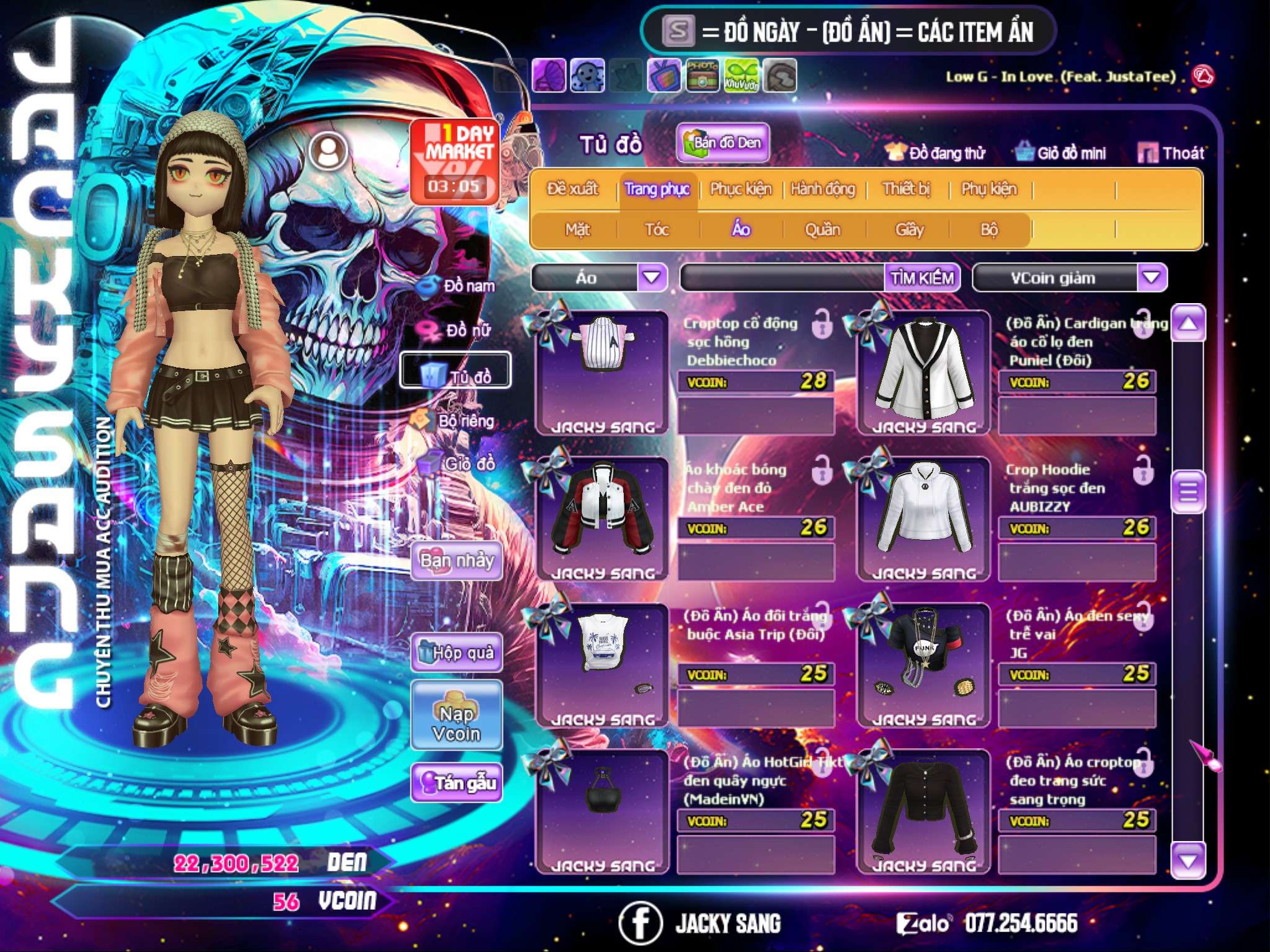The height and width of the screenshot is (952, 1270).
Task: Click the TÌM KIẾM search button
Action: [x=922, y=278]
